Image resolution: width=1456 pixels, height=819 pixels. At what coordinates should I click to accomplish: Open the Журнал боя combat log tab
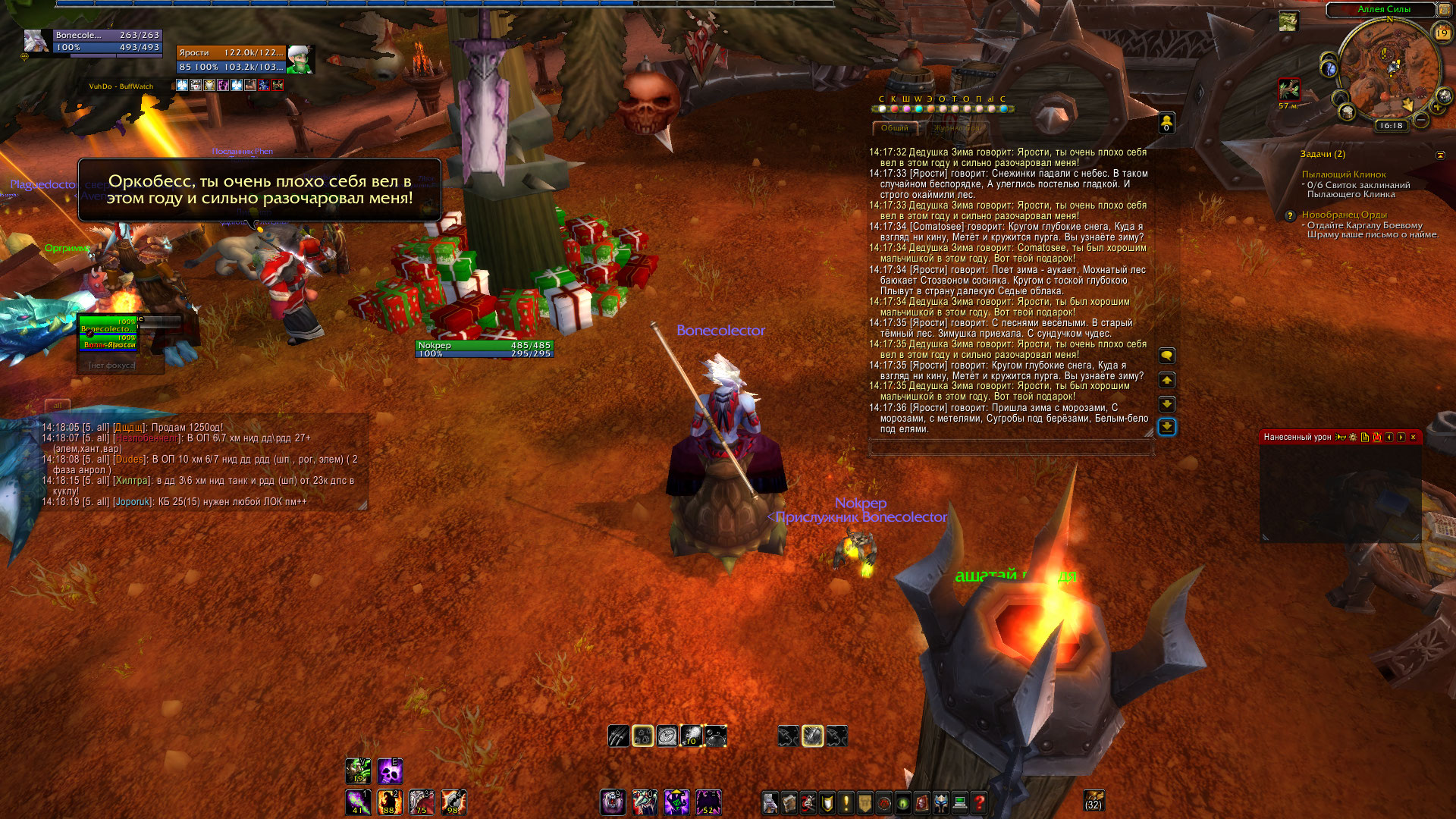click(957, 128)
